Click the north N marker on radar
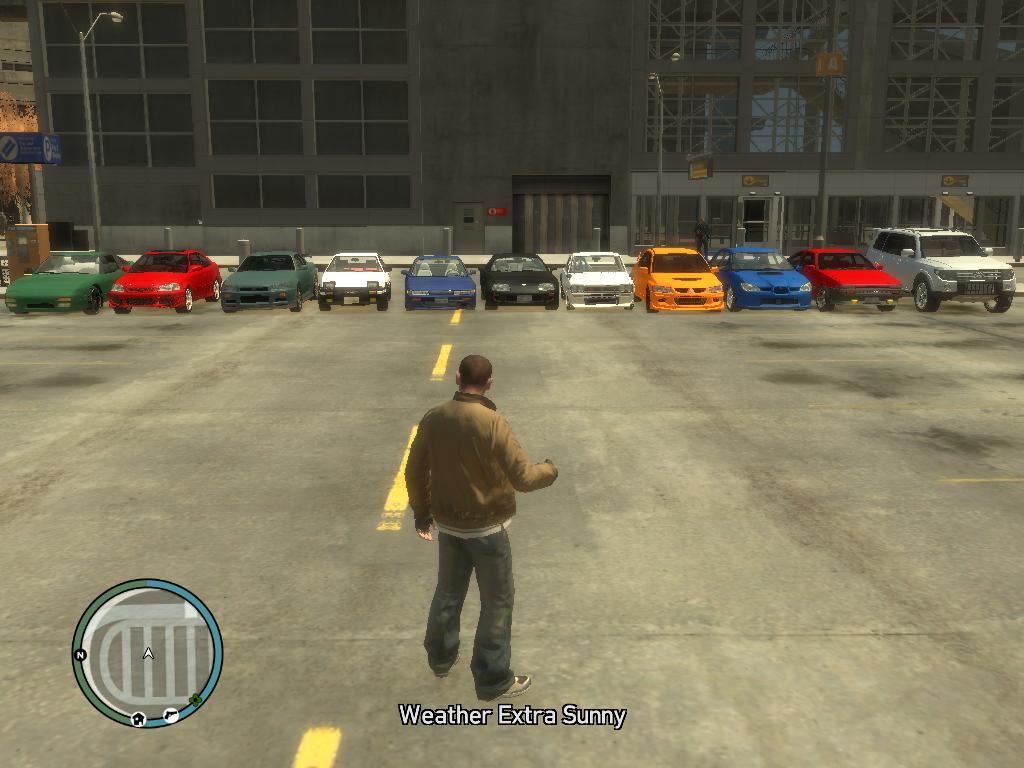The width and height of the screenshot is (1024, 768). coord(81,655)
